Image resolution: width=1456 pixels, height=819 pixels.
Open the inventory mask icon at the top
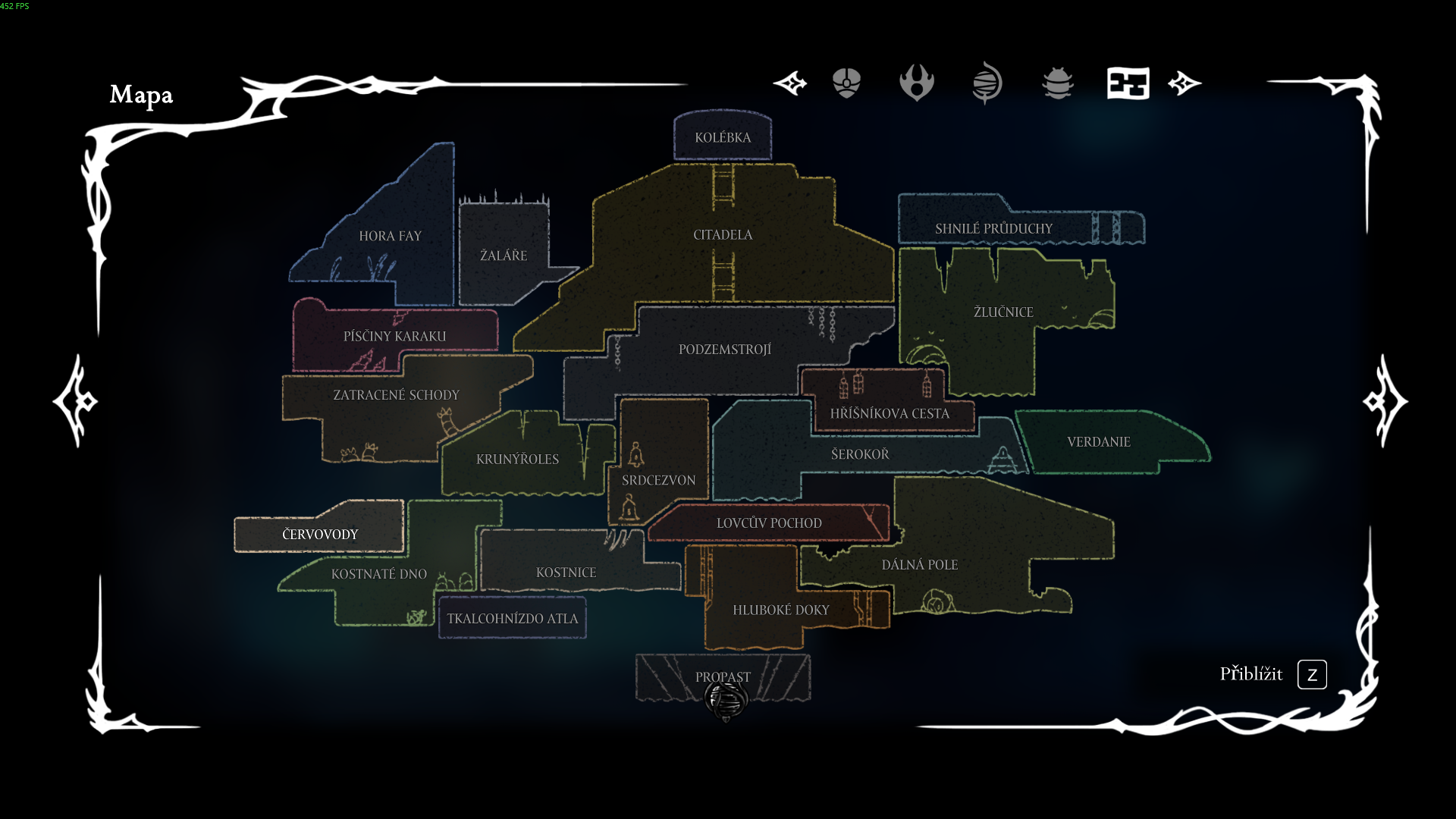(846, 83)
